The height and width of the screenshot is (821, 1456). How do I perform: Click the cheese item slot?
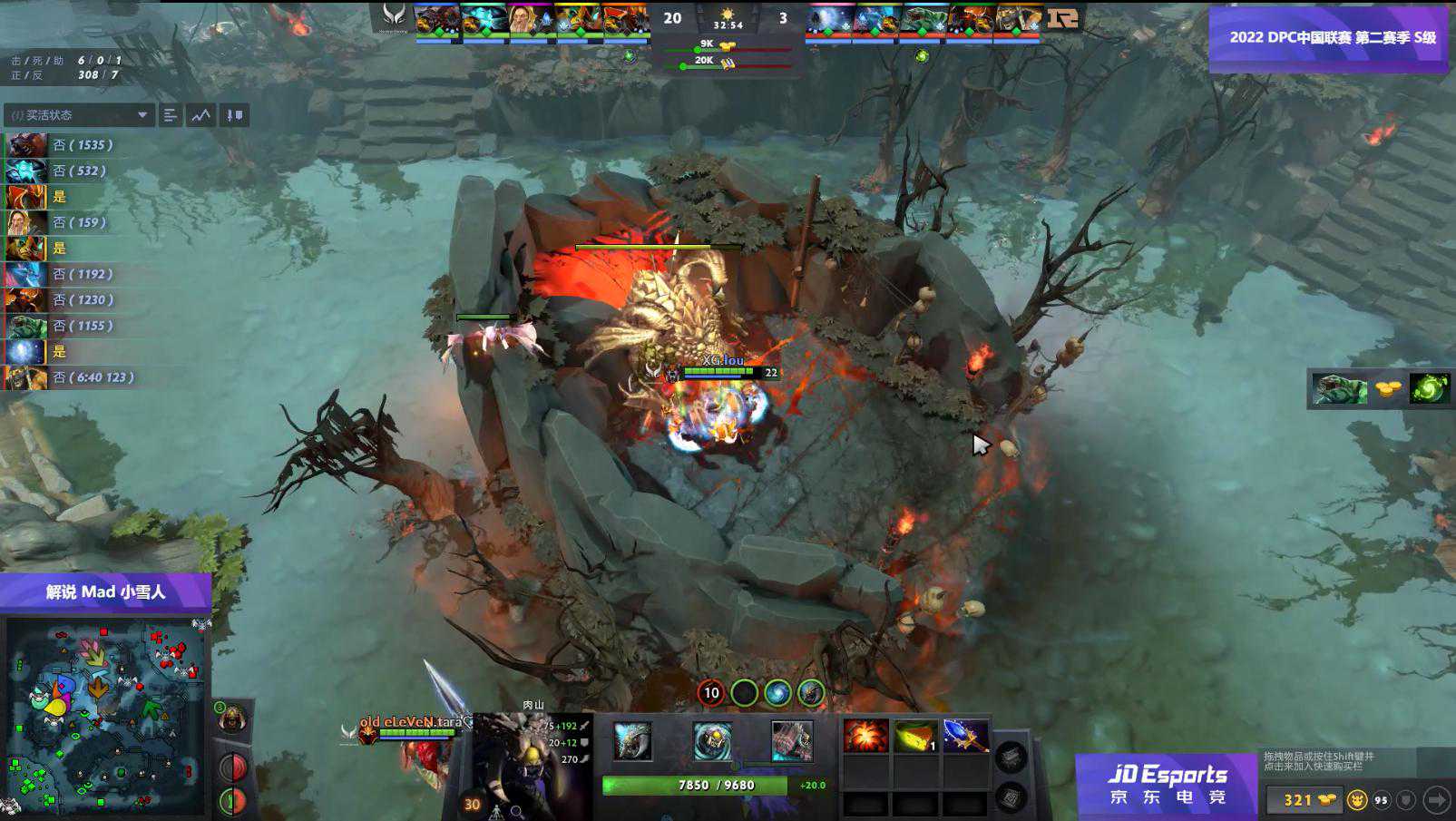[x=914, y=736]
